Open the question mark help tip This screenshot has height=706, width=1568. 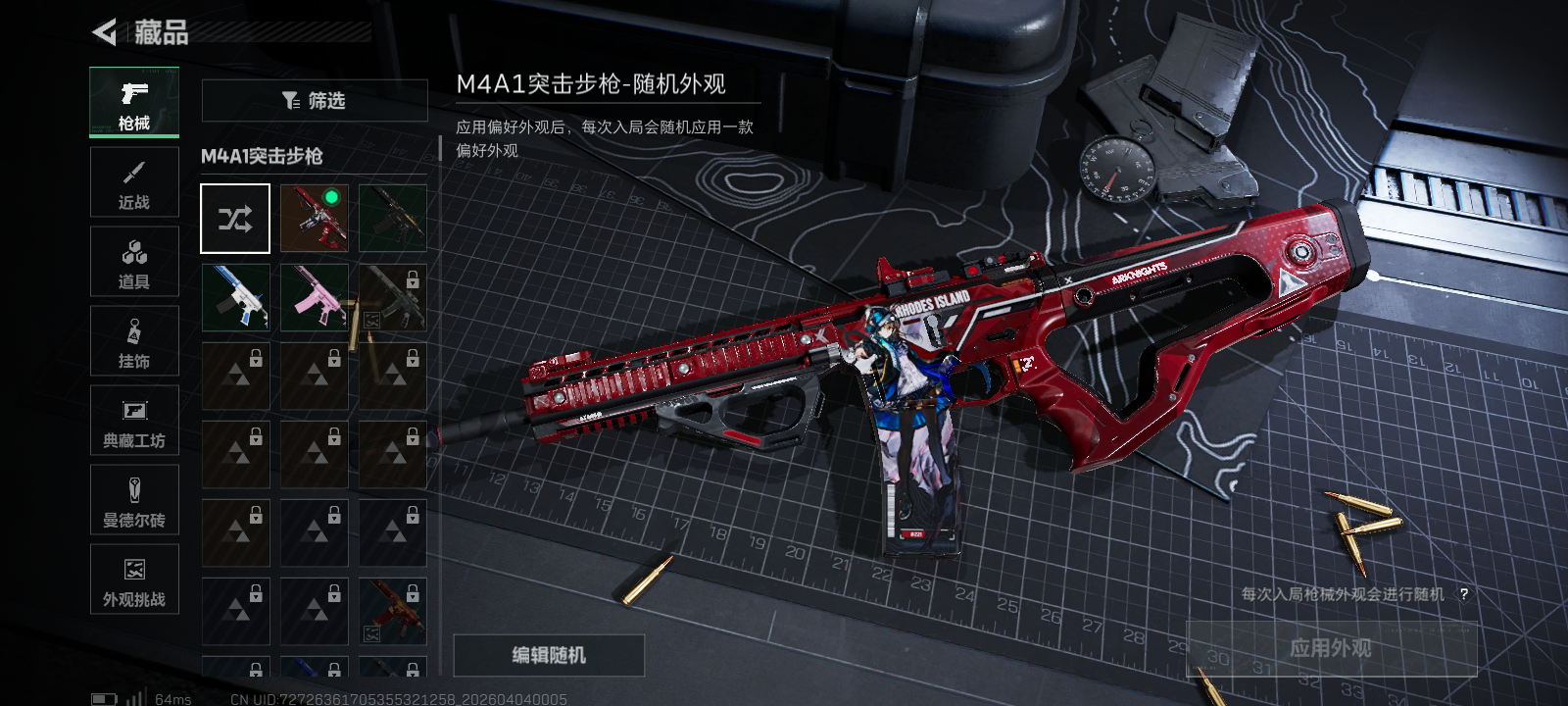(1463, 594)
